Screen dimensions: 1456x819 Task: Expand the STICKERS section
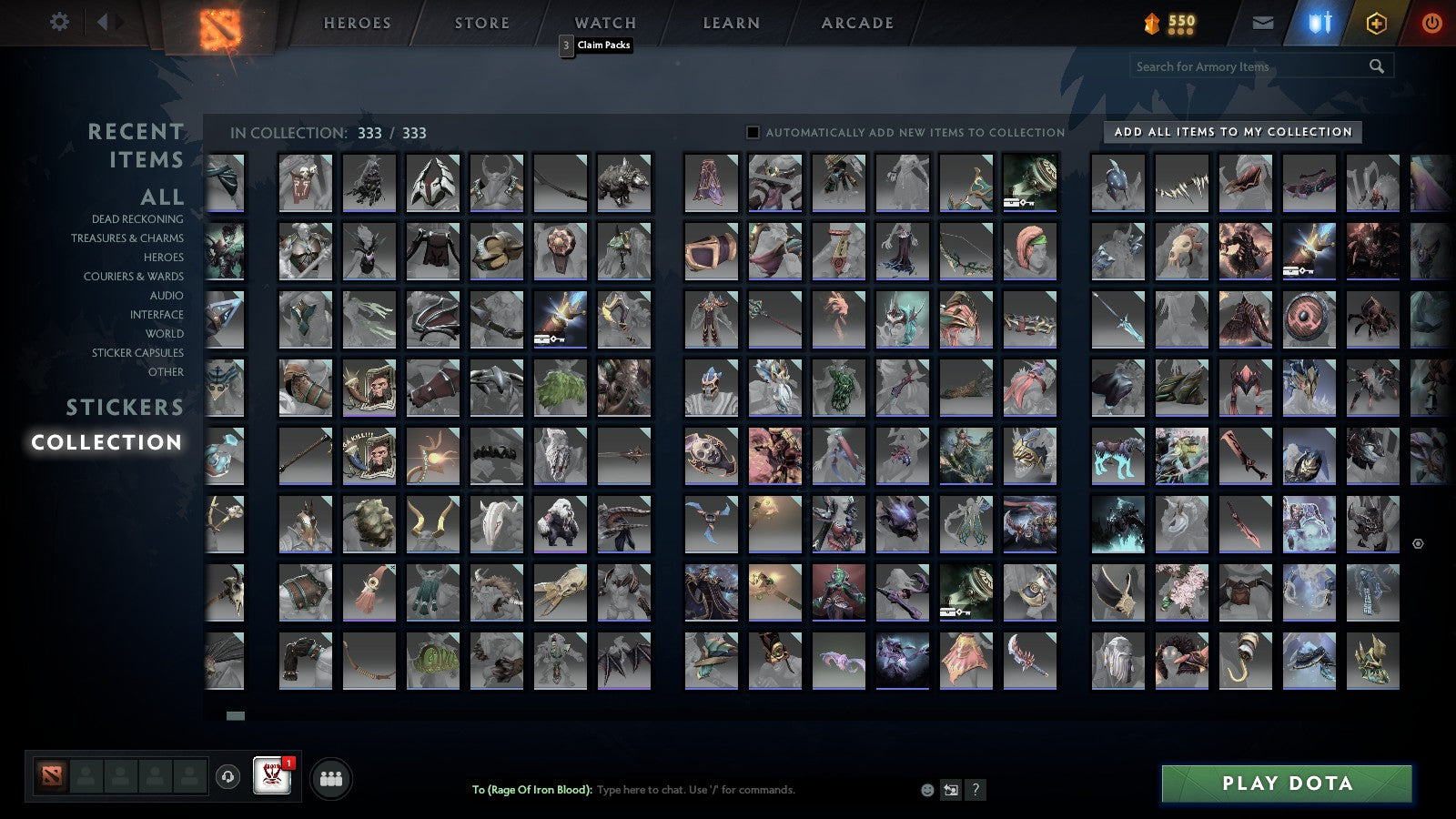pos(125,407)
